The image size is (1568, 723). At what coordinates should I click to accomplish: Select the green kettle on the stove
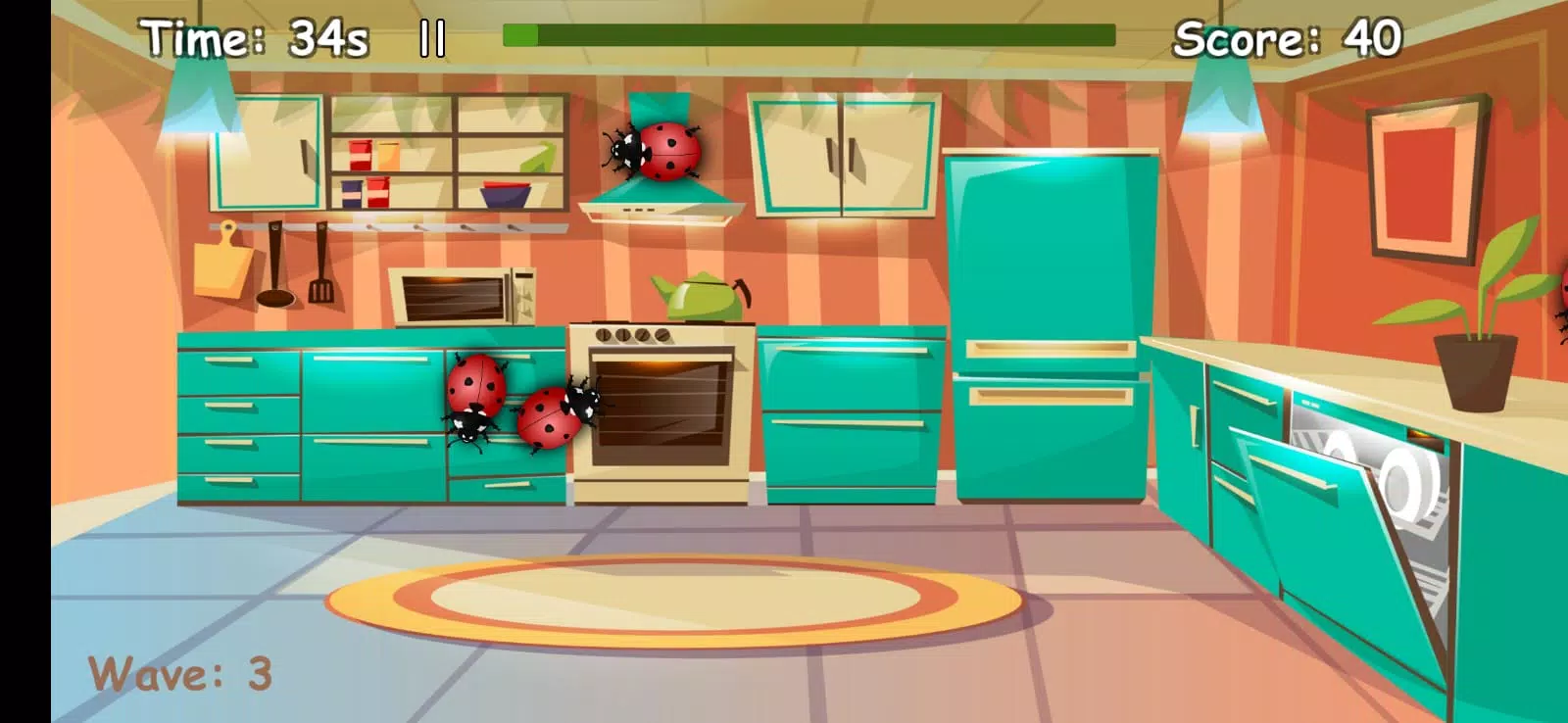tap(699, 294)
